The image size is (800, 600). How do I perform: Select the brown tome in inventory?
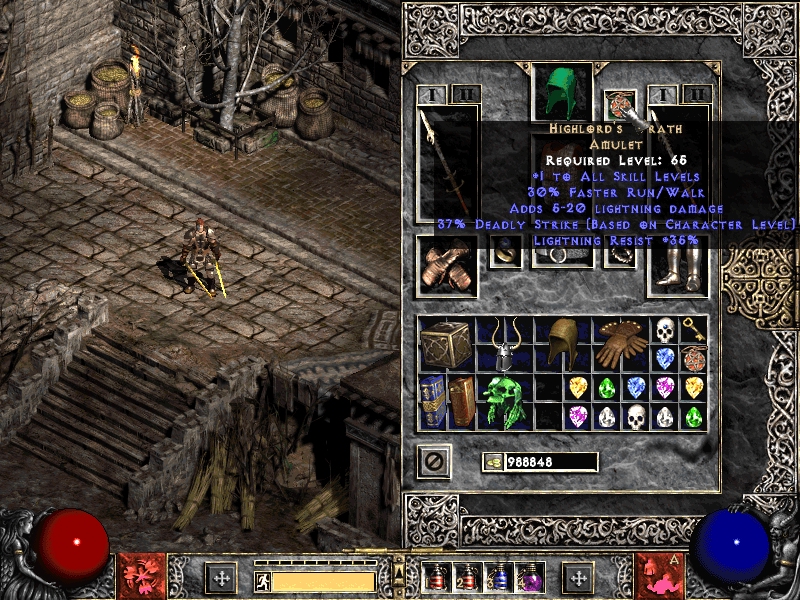[461, 401]
